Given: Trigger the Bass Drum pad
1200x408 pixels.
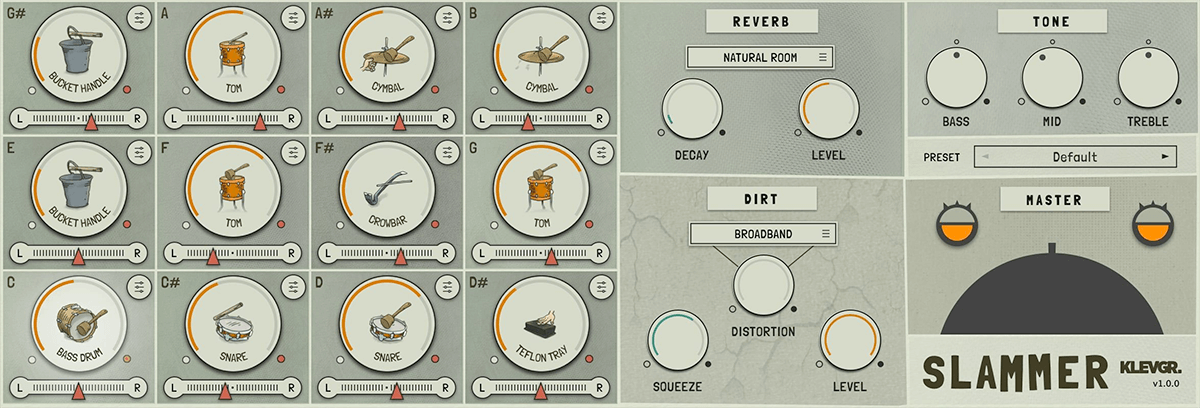Looking at the screenshot, I should tap(78, 320).
